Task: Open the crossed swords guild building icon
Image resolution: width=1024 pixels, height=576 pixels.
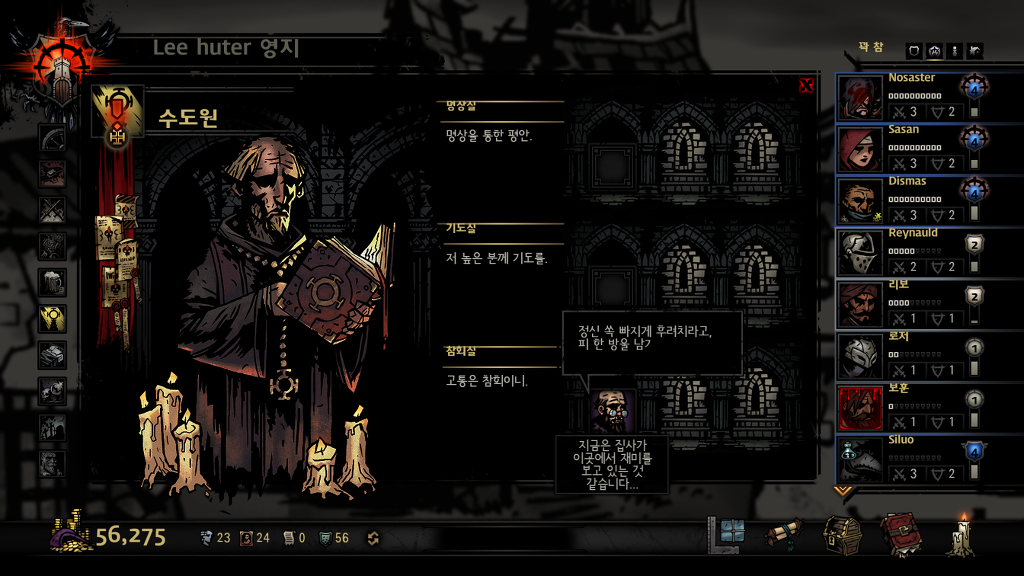Action: point(52,210)
